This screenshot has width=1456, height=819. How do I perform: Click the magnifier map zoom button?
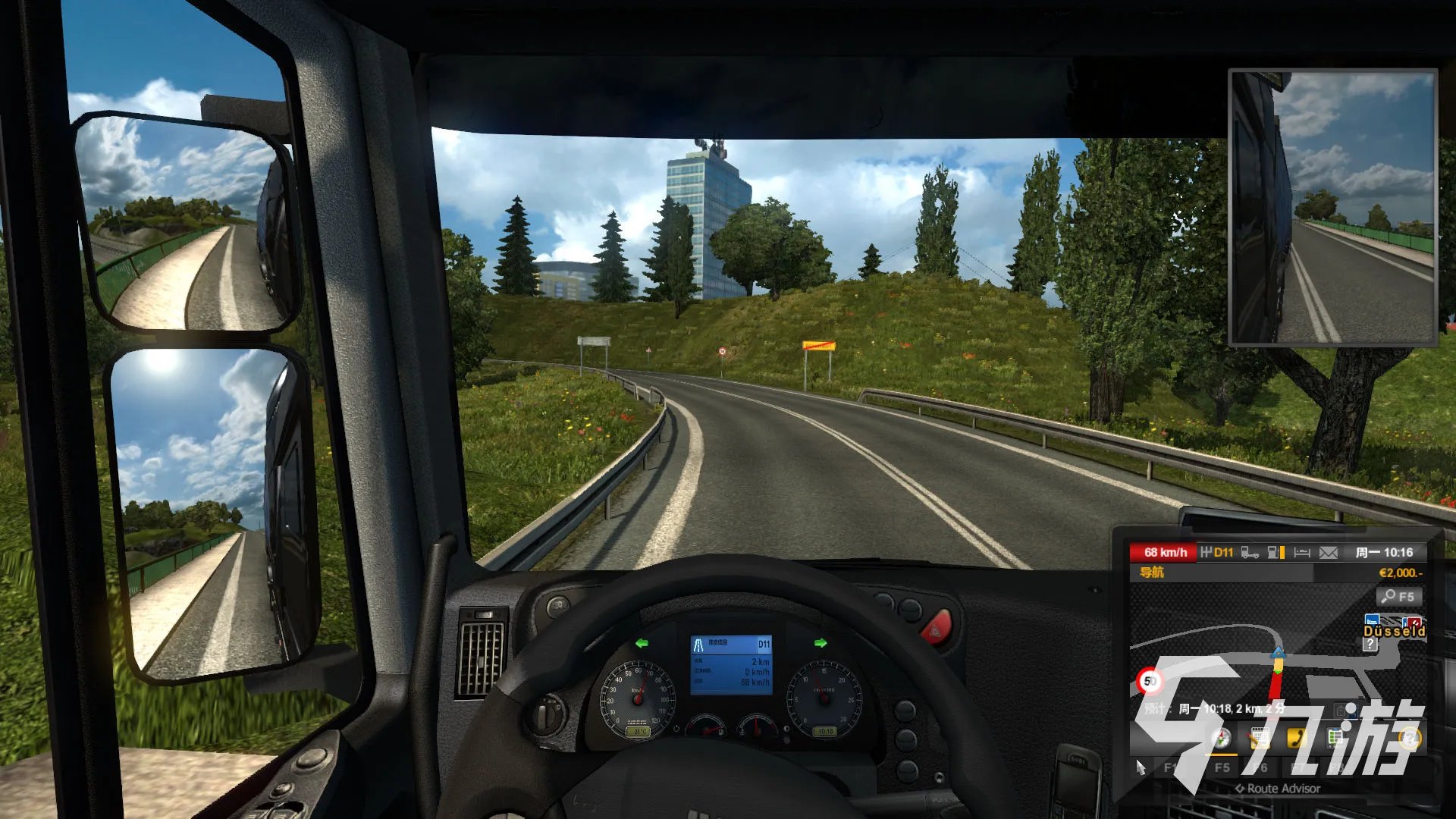point(1398,597)
